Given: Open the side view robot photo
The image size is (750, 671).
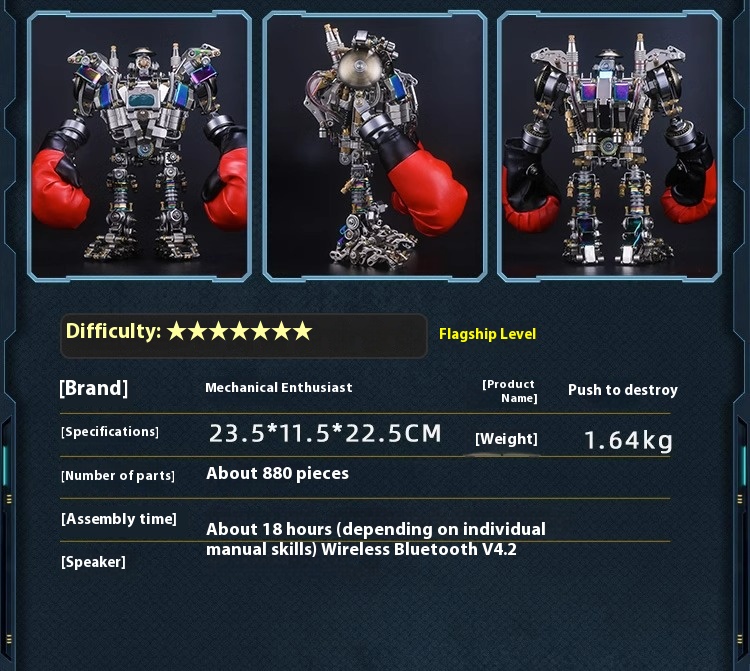Looking at the screenshot, I should pyautogui.click(x=374, y=146).
